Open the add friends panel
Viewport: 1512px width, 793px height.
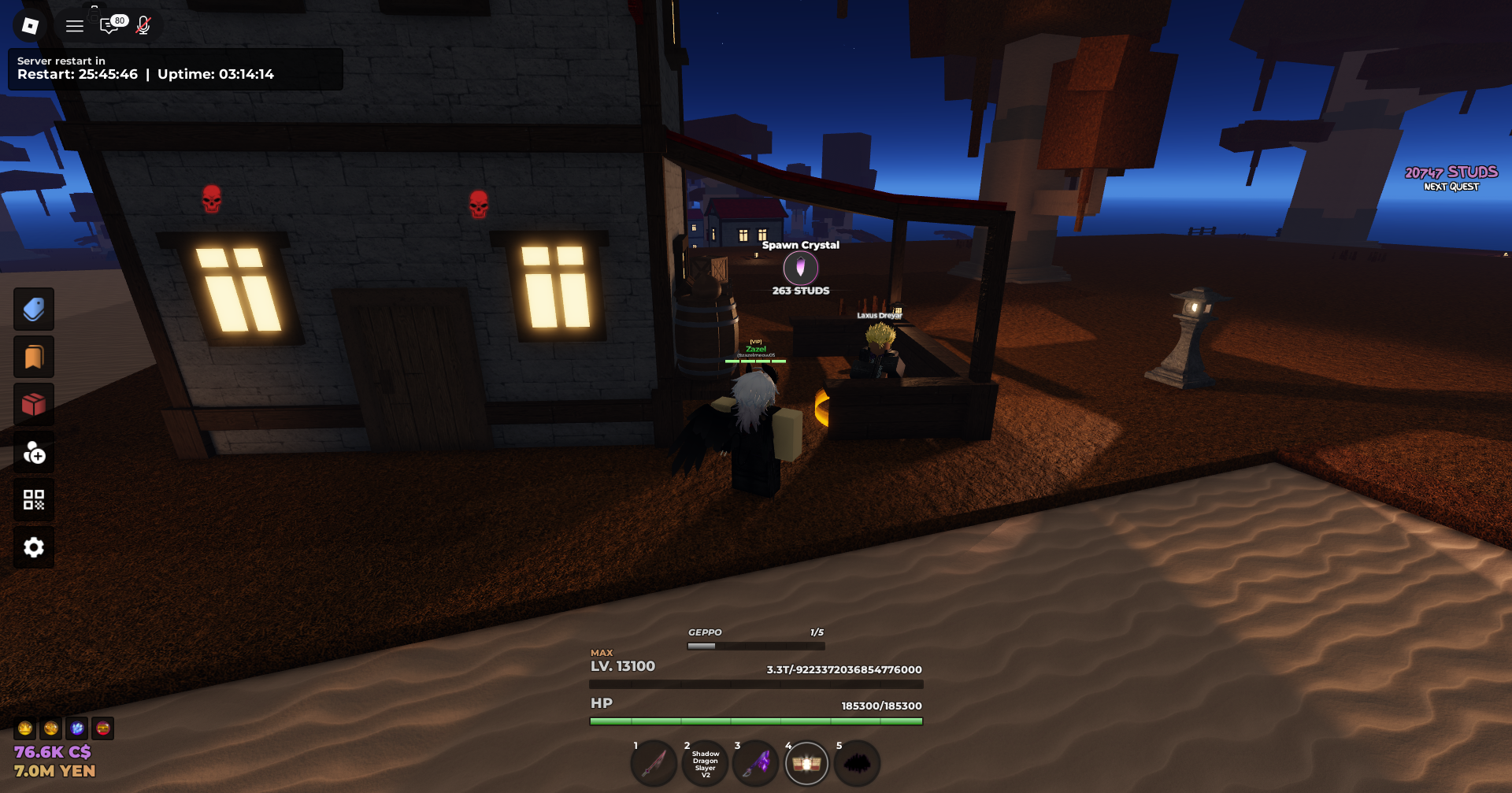pos(33,452)
